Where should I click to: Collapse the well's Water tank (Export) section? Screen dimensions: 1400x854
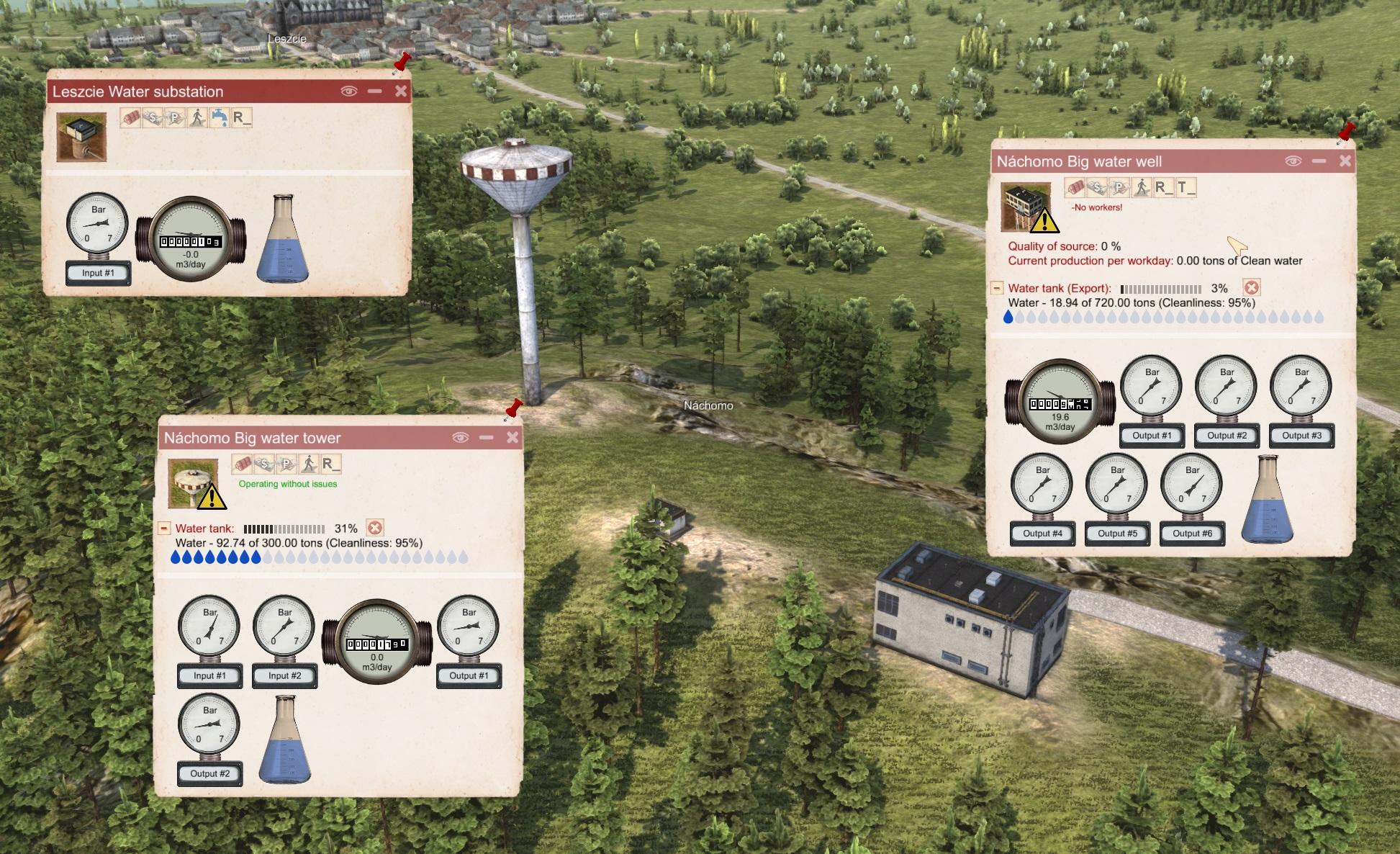(x=997, y=288)
